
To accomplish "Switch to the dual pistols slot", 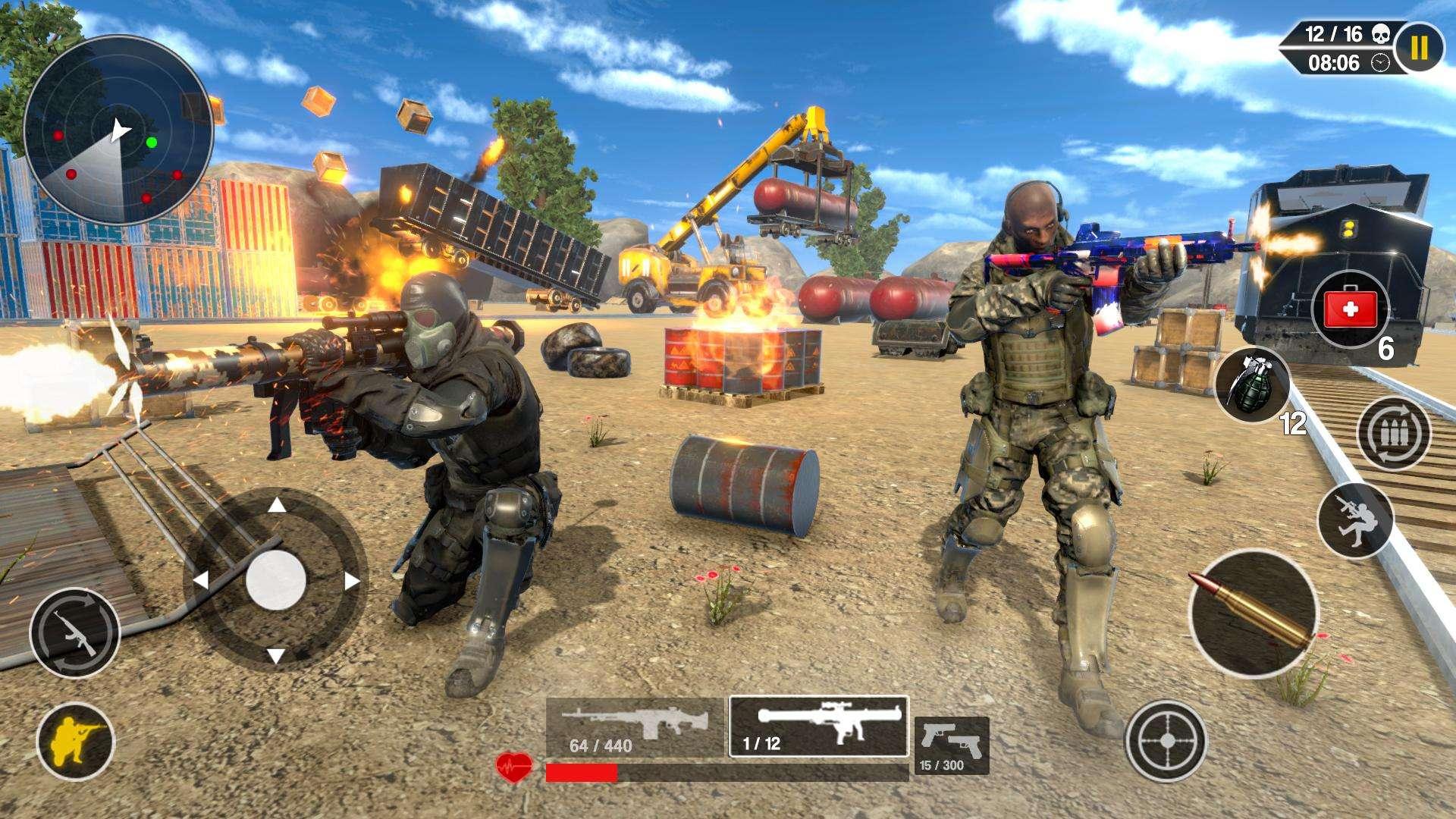I will pyautogui.click(x=952, y=745).
